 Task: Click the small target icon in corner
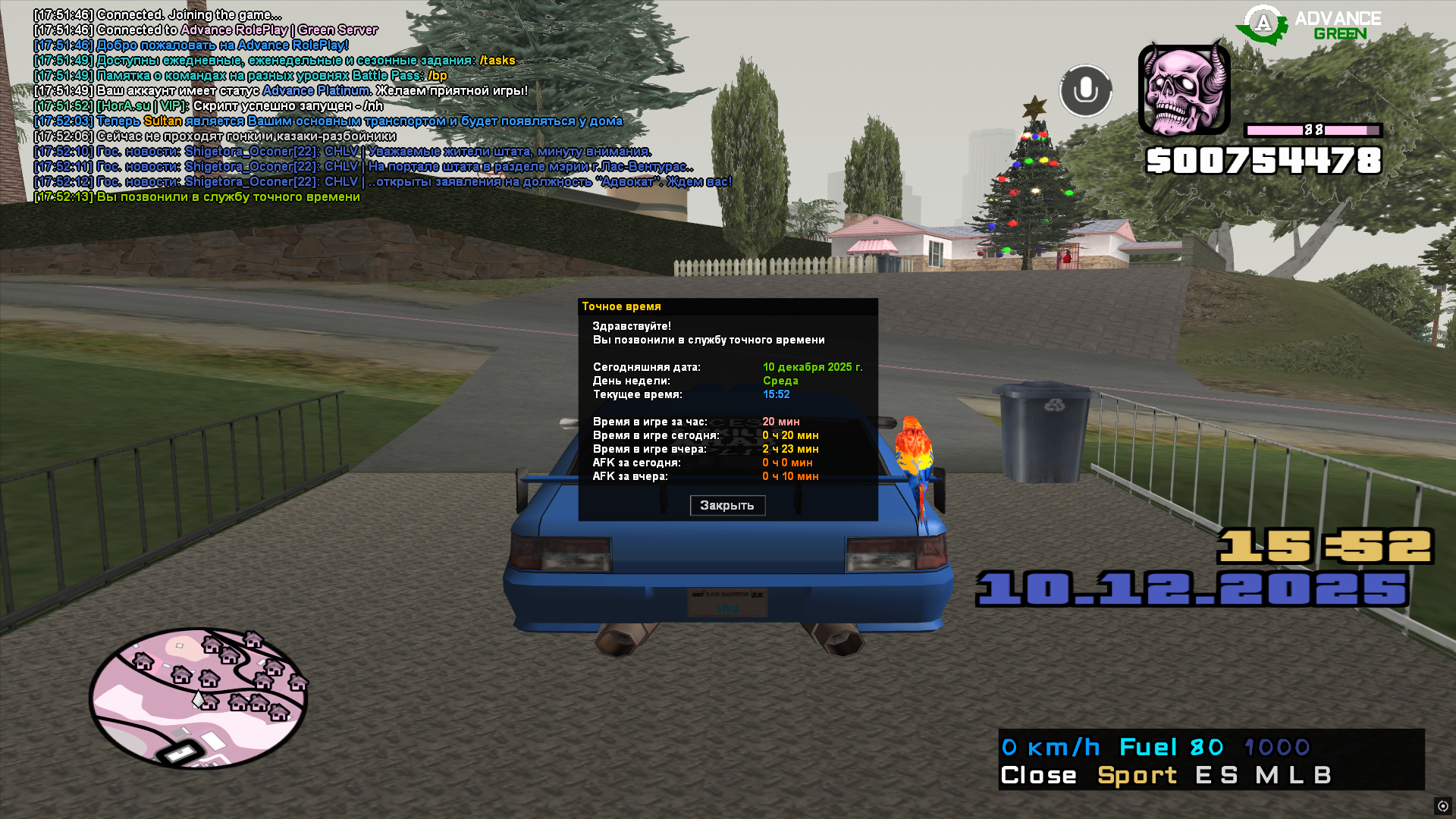tap(1442, 806)
